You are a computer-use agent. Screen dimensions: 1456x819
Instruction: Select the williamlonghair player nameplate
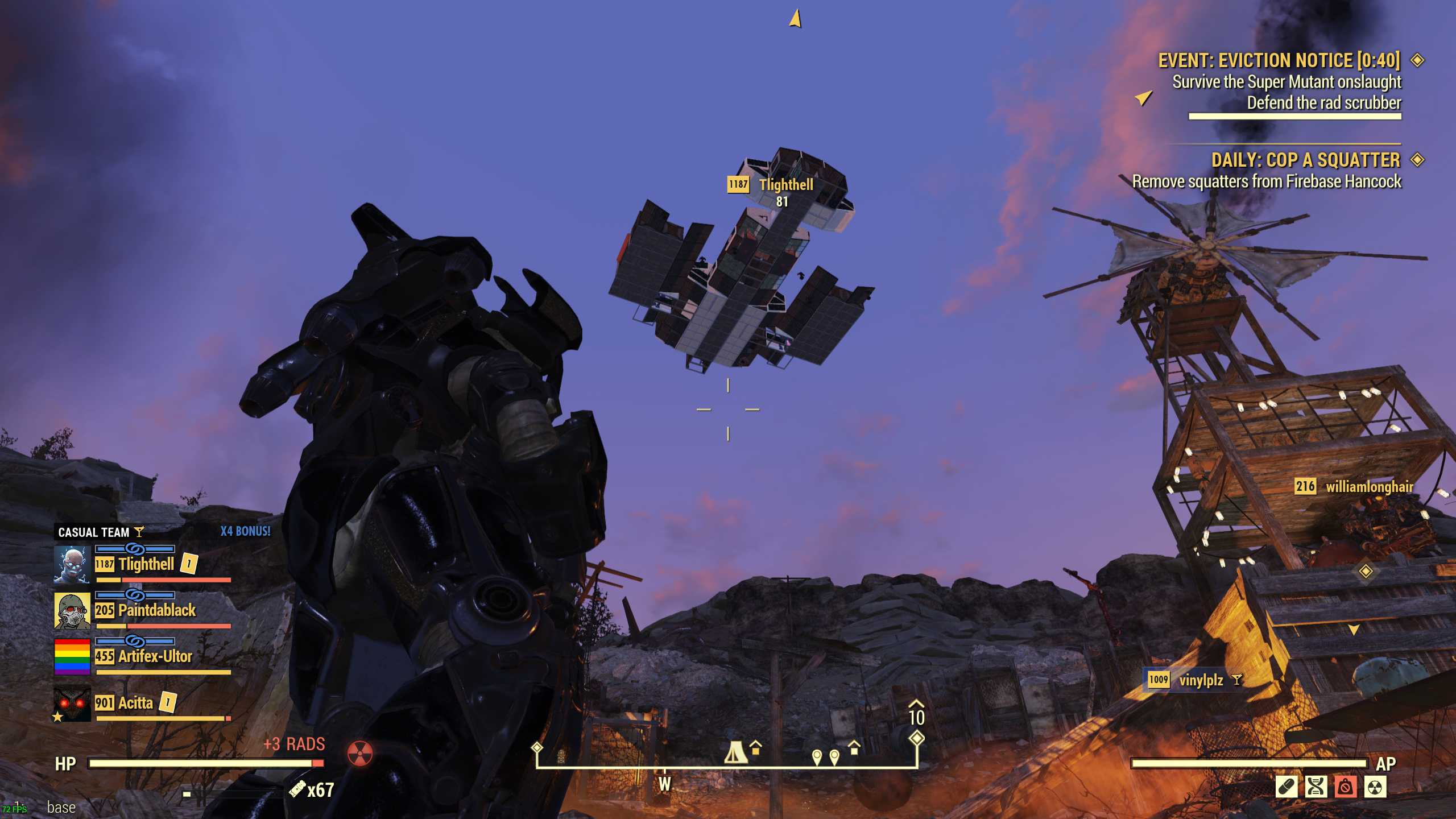(1368, 487)
